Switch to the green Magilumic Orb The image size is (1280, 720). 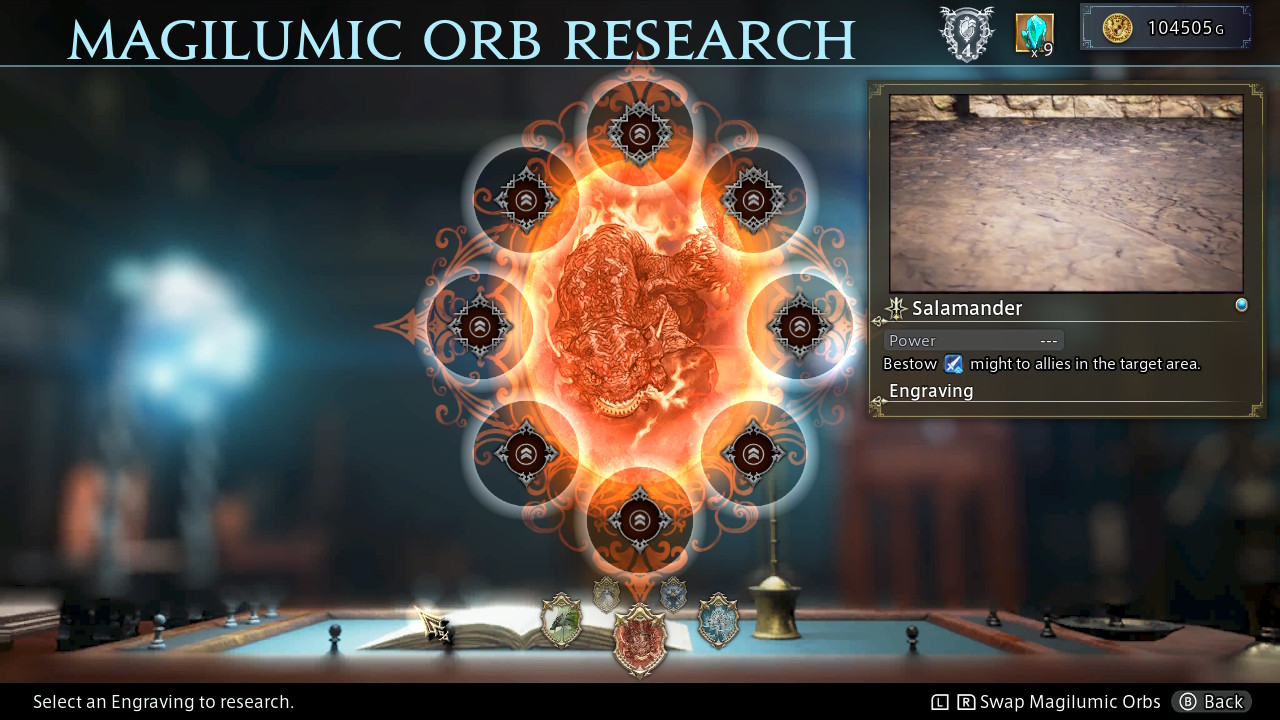[560, 622]
